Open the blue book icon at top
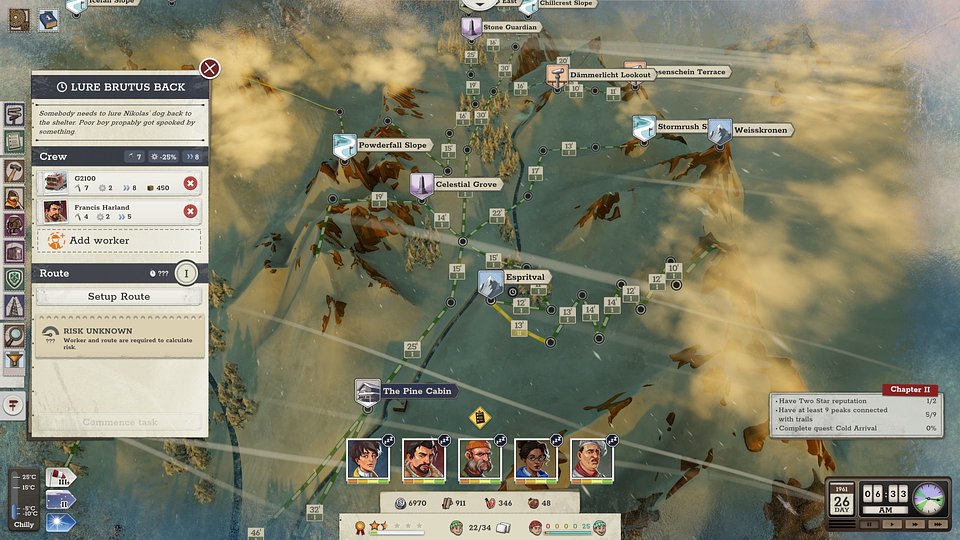Viewport: 960px width, 540px height. point(48,20)
